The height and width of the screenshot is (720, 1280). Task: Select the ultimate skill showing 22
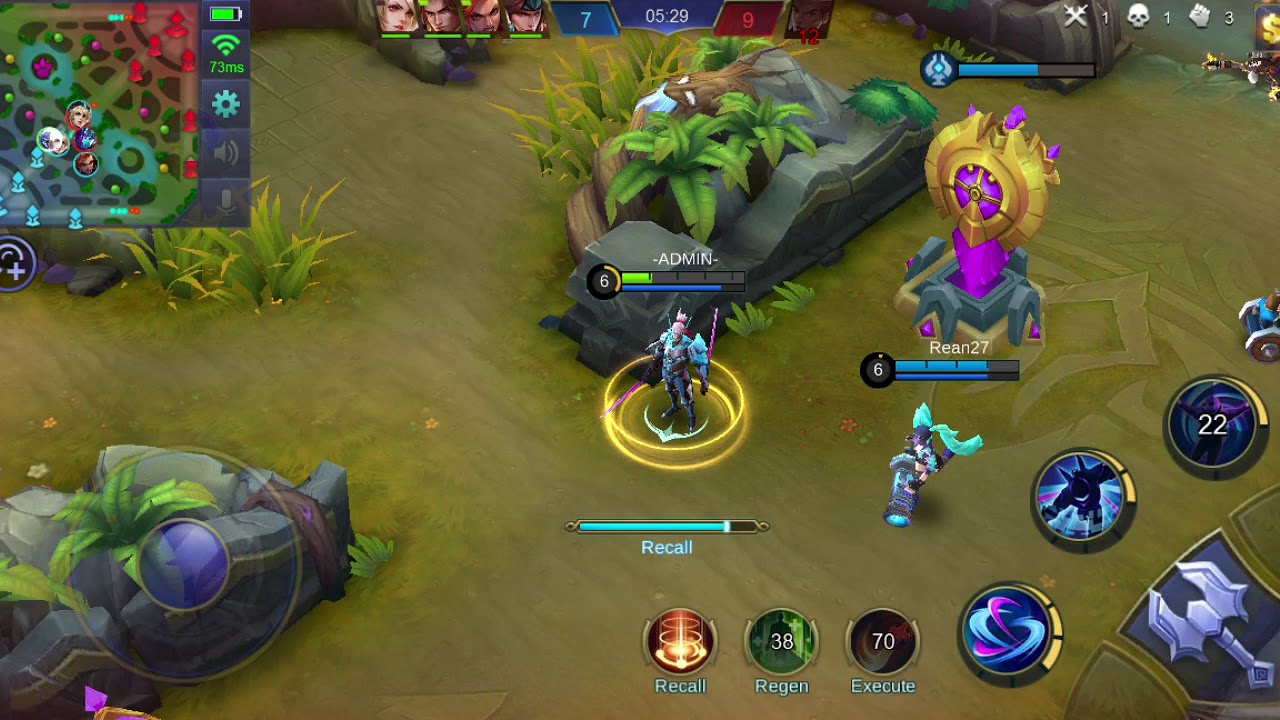1213,425
